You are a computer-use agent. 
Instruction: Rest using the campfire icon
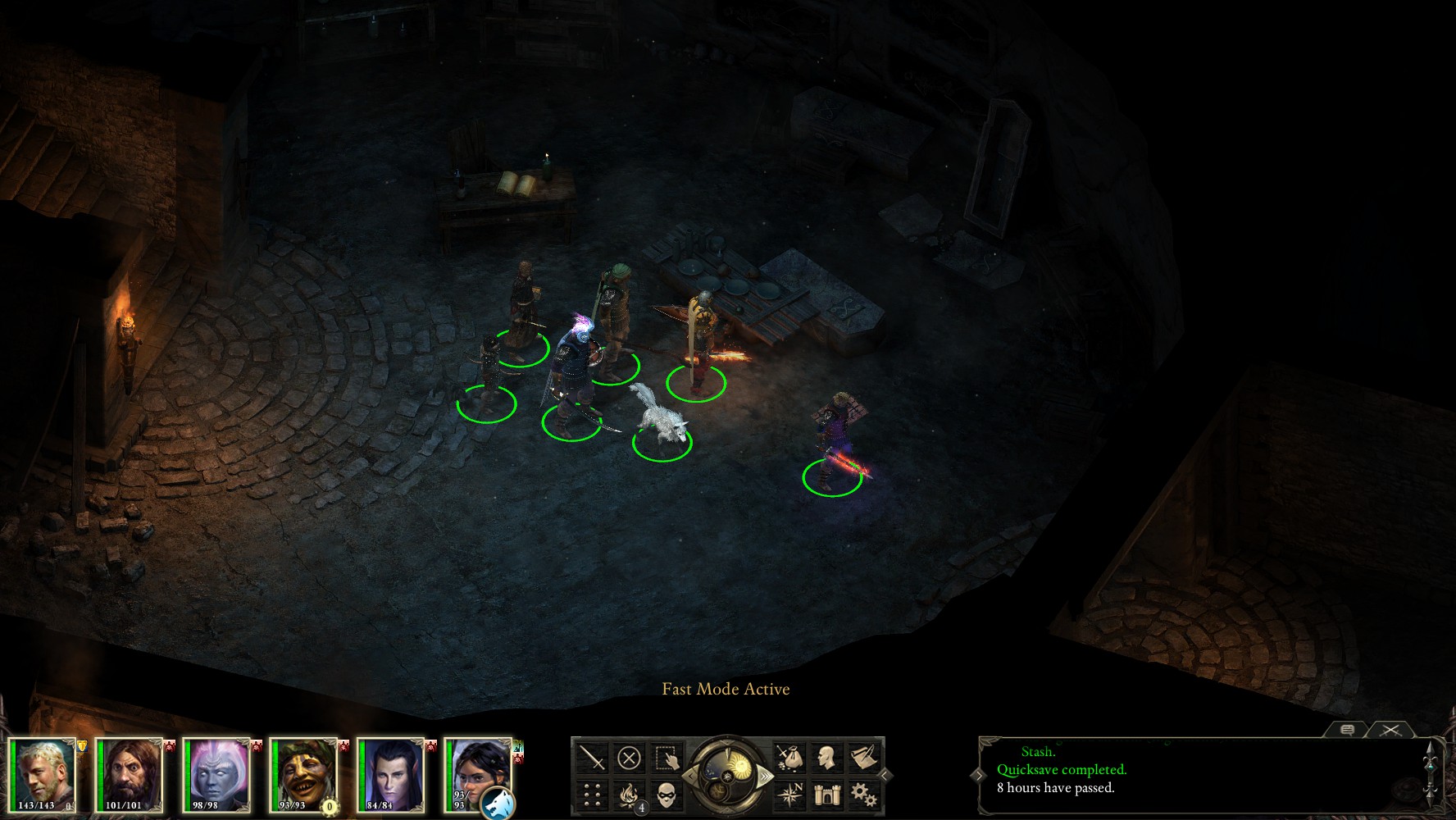click(x=629, y=795)
